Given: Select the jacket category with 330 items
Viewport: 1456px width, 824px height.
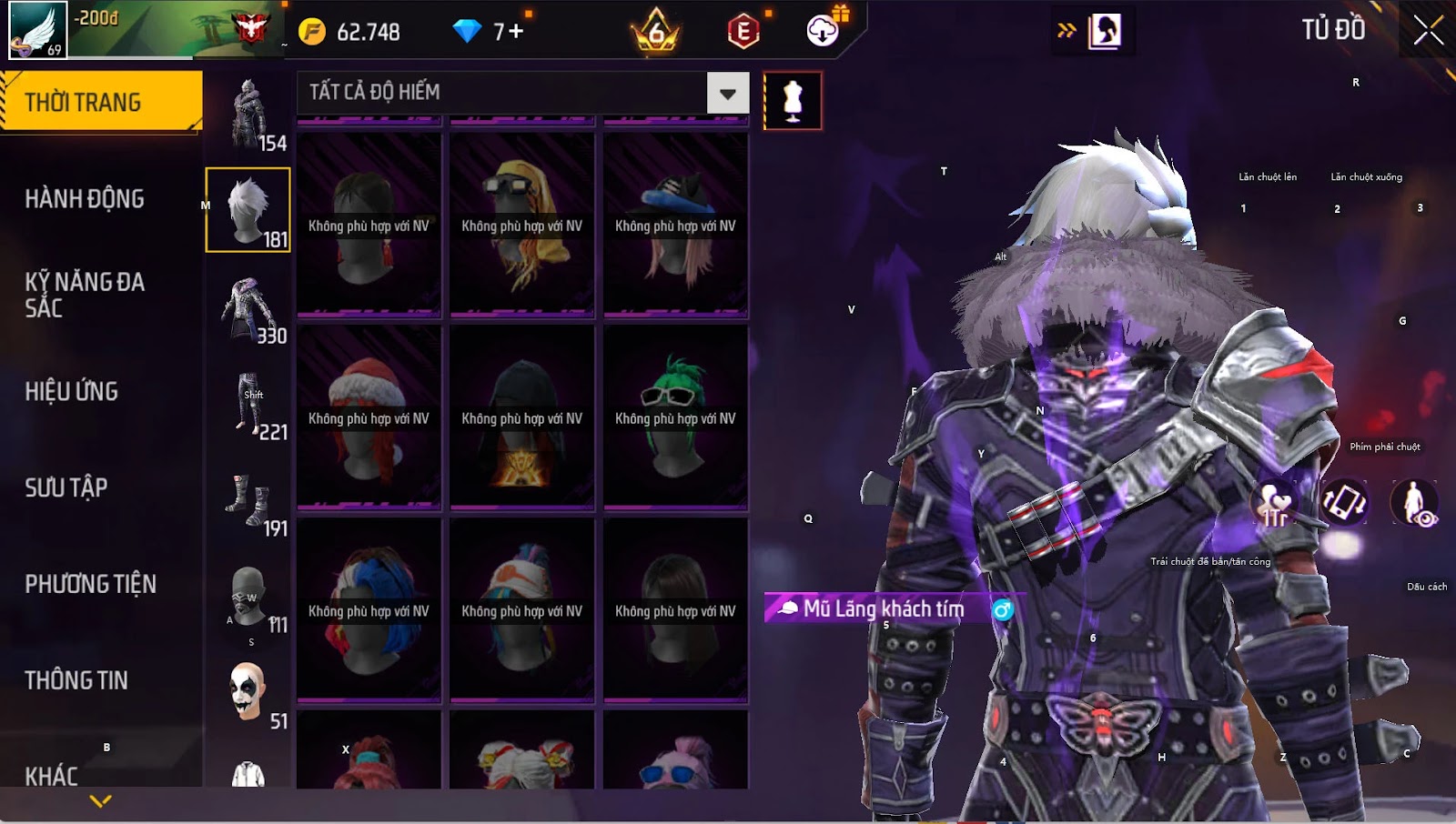Looking at the screenshot, I should point(248,309).
